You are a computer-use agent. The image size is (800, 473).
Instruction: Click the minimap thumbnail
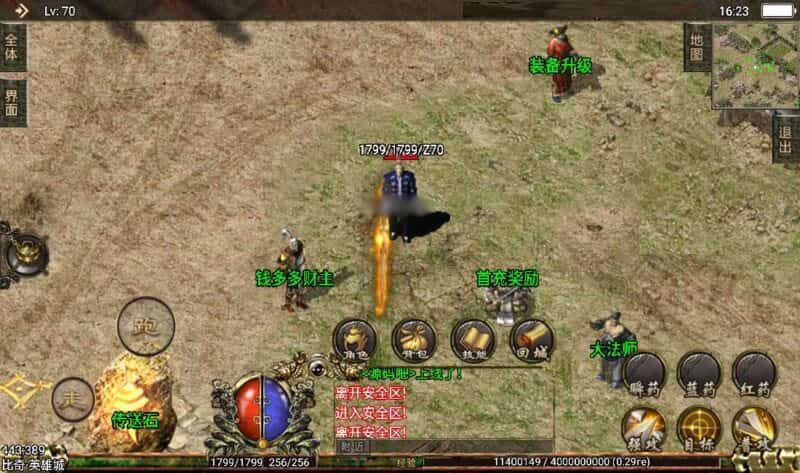coord(755,66)
